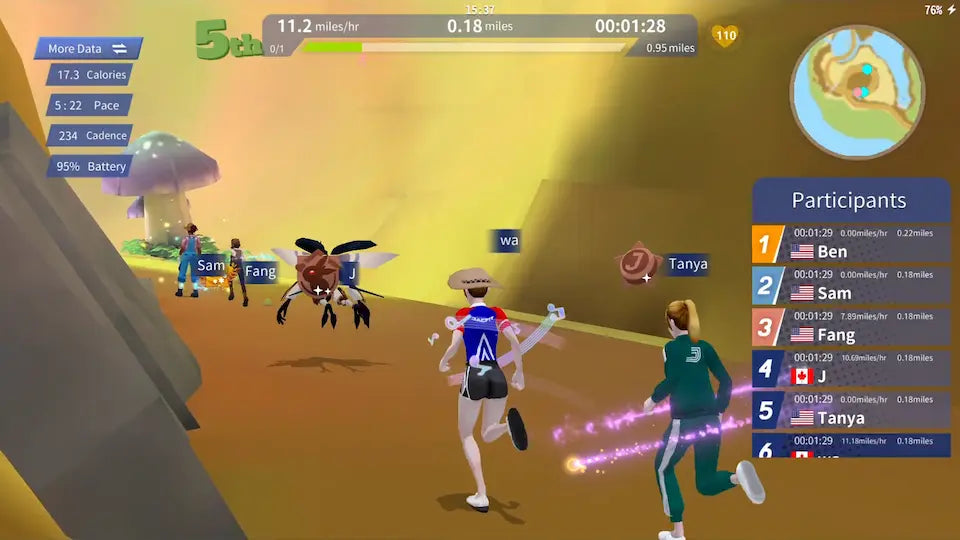The width and height of the screenshot is (960, 540).
Task: Pick Tanya's fifth-place participant row
Action: 851,411
